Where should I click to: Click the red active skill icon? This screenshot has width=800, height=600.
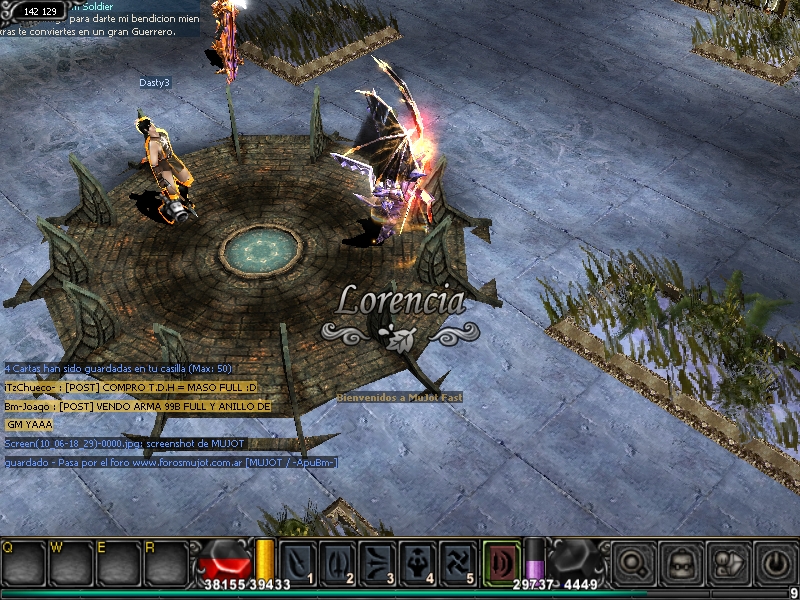[500, 561]
